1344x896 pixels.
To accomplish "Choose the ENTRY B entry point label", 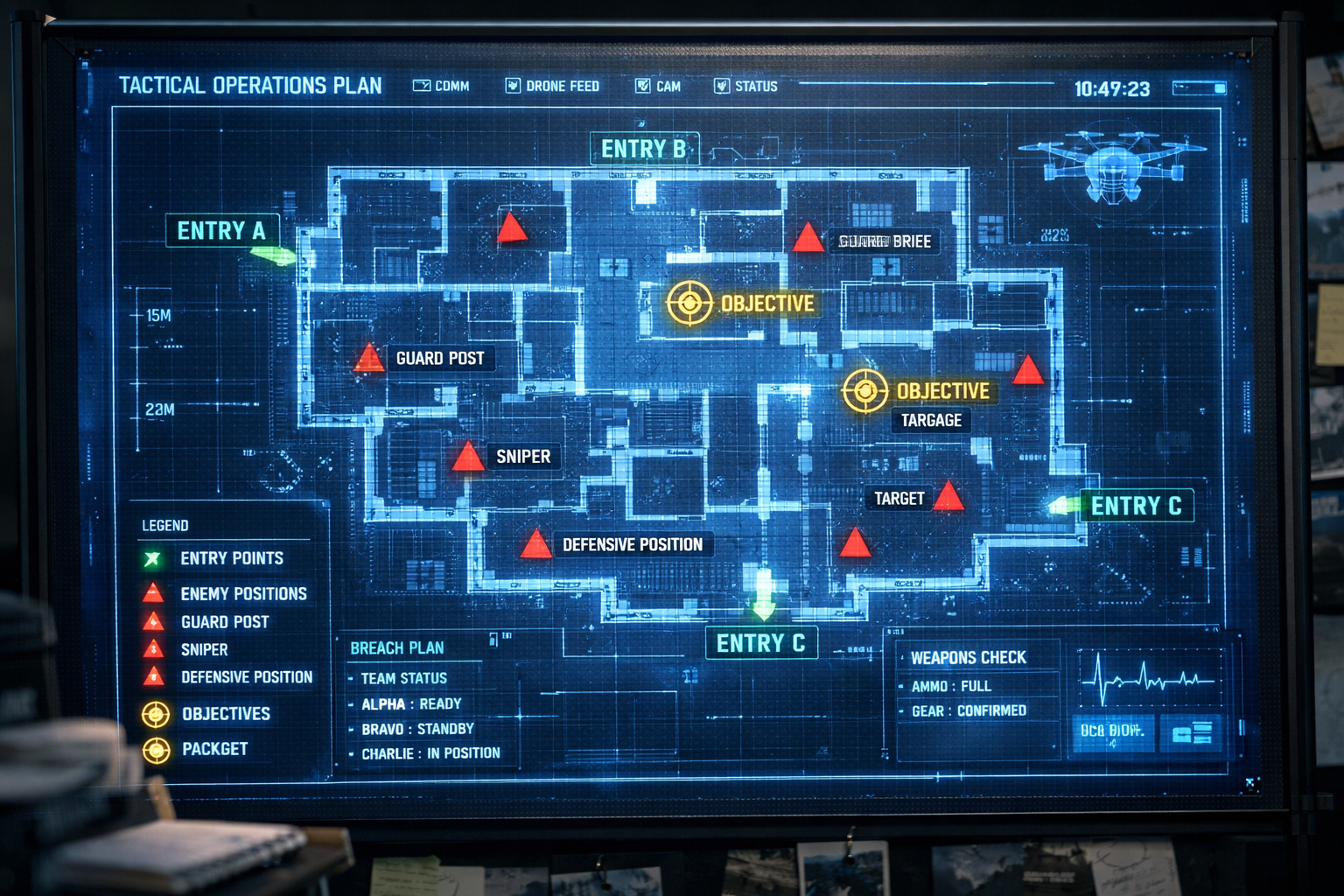I will pyautogui.click(x=644, y=150).
